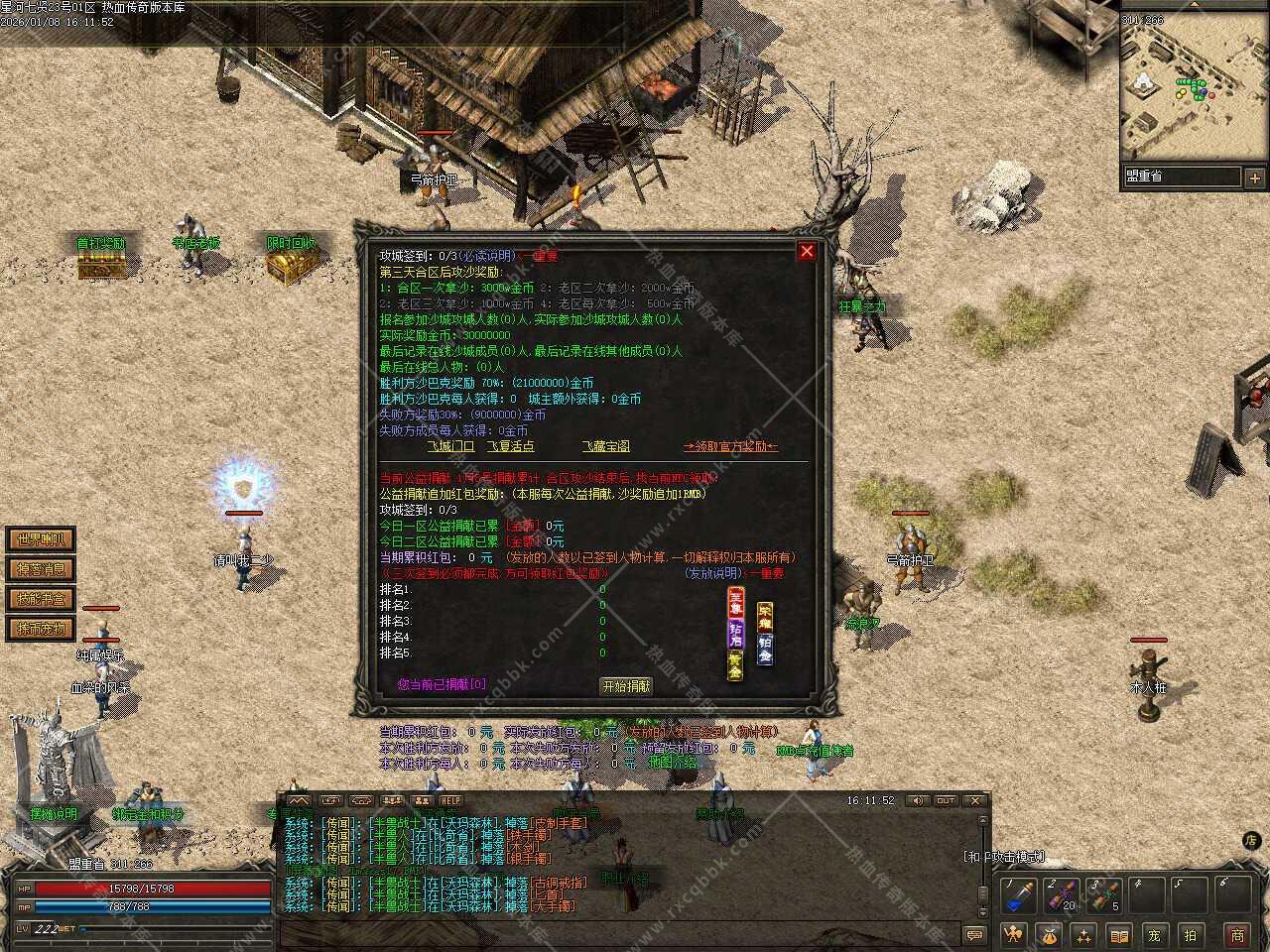
Task: Open the 拣币宠物 coin pet button
Action: [41, 629]
